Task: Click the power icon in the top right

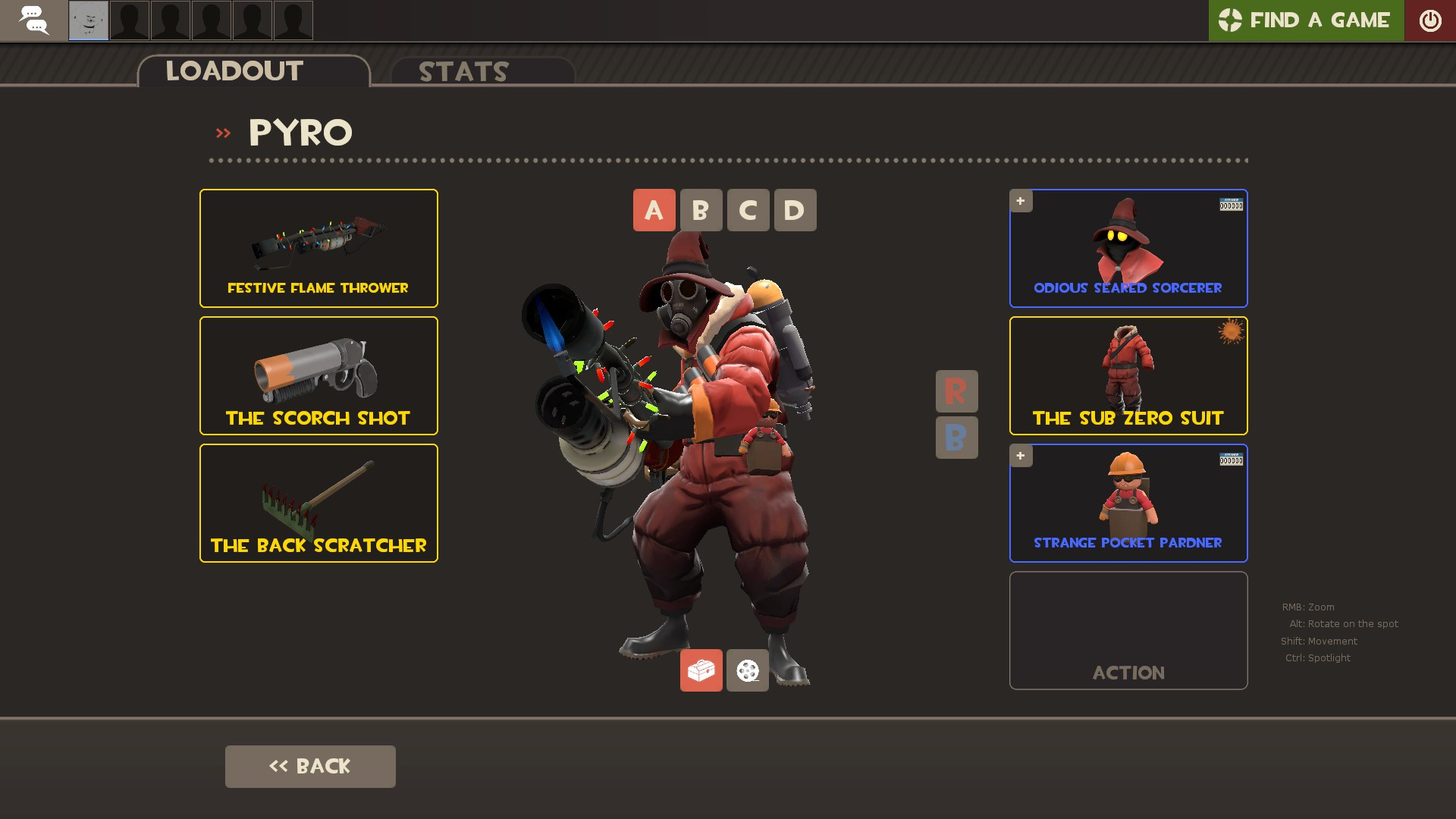Action: 1431,20
